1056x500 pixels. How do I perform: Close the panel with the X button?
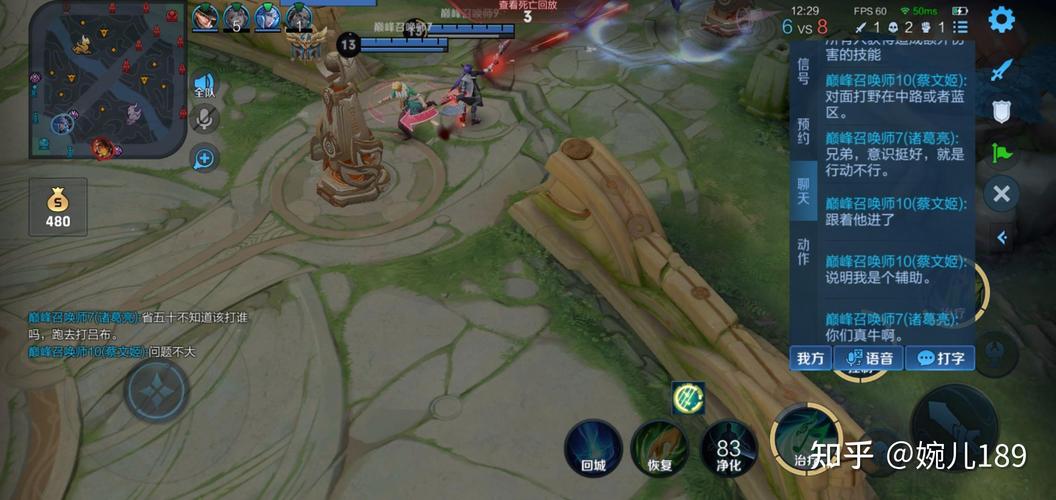[1002, 193]
